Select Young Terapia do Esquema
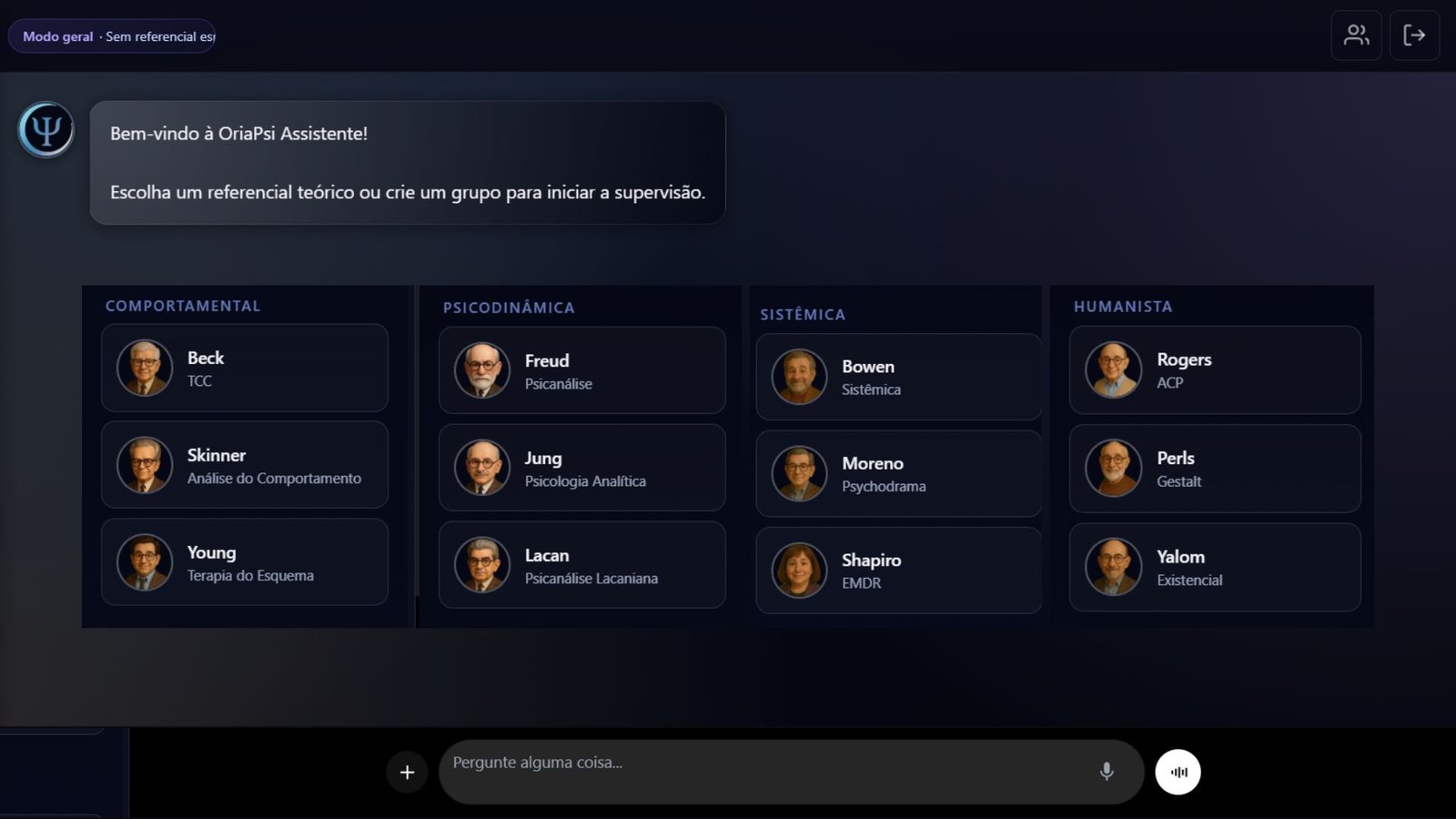1456x819 pixels. pyautogui.click(x=244, y=562)
